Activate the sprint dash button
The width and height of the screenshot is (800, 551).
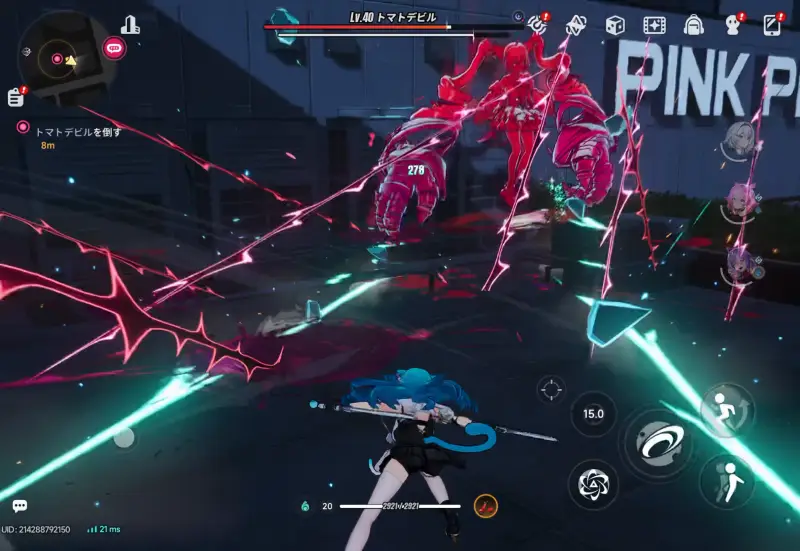tap(727, 408)
